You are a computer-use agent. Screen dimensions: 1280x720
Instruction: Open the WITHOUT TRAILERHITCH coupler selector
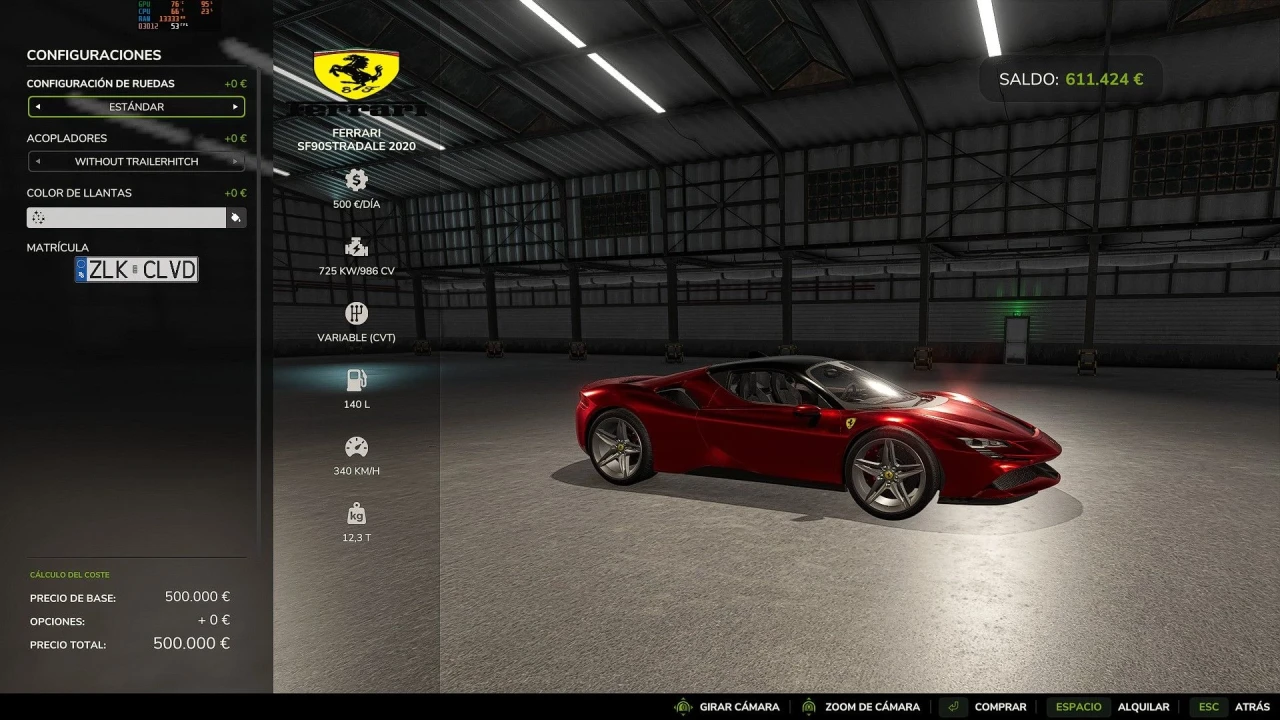click(136, 161)
